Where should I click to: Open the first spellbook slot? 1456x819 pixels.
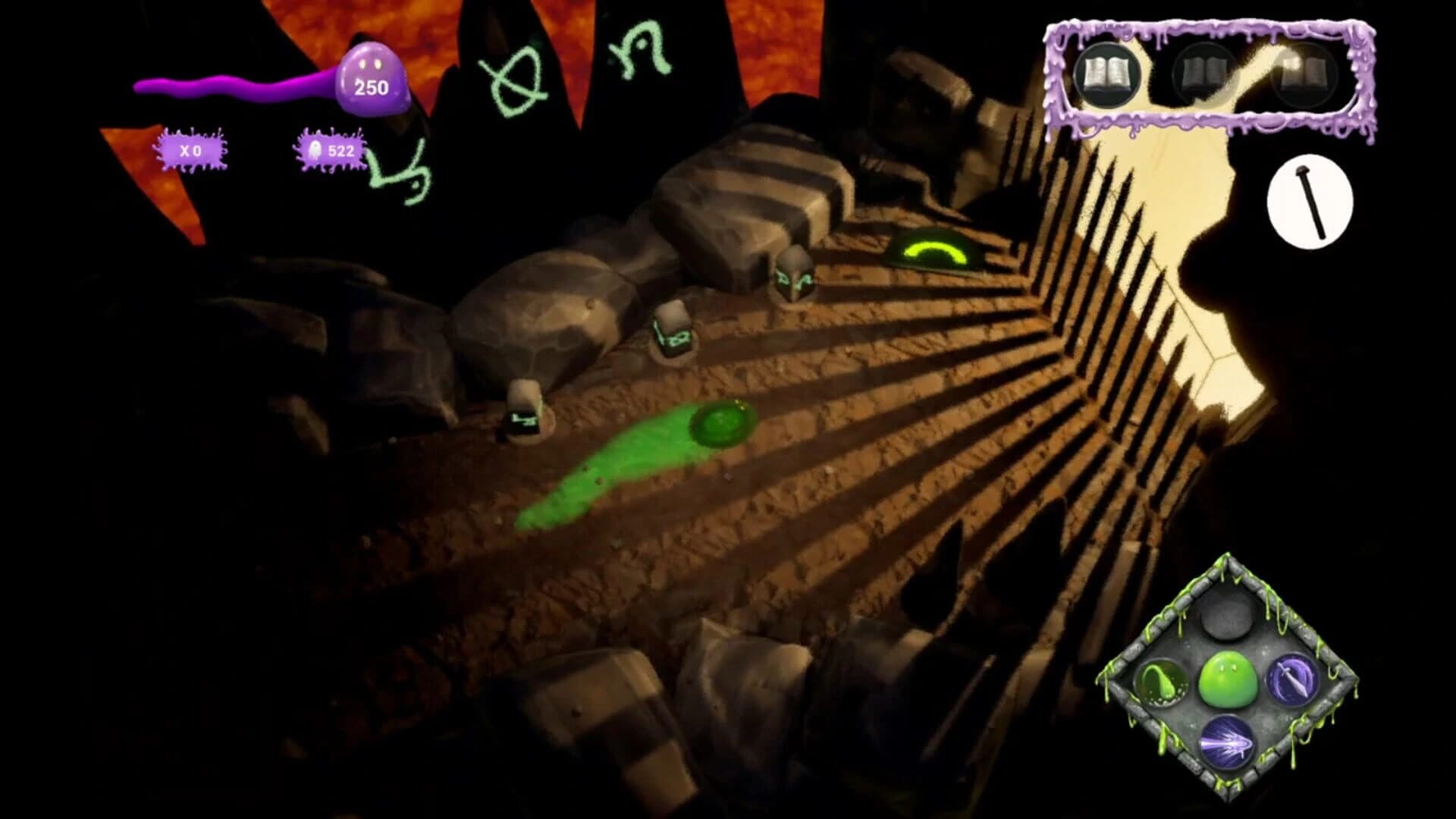(x=1109, y=74)
